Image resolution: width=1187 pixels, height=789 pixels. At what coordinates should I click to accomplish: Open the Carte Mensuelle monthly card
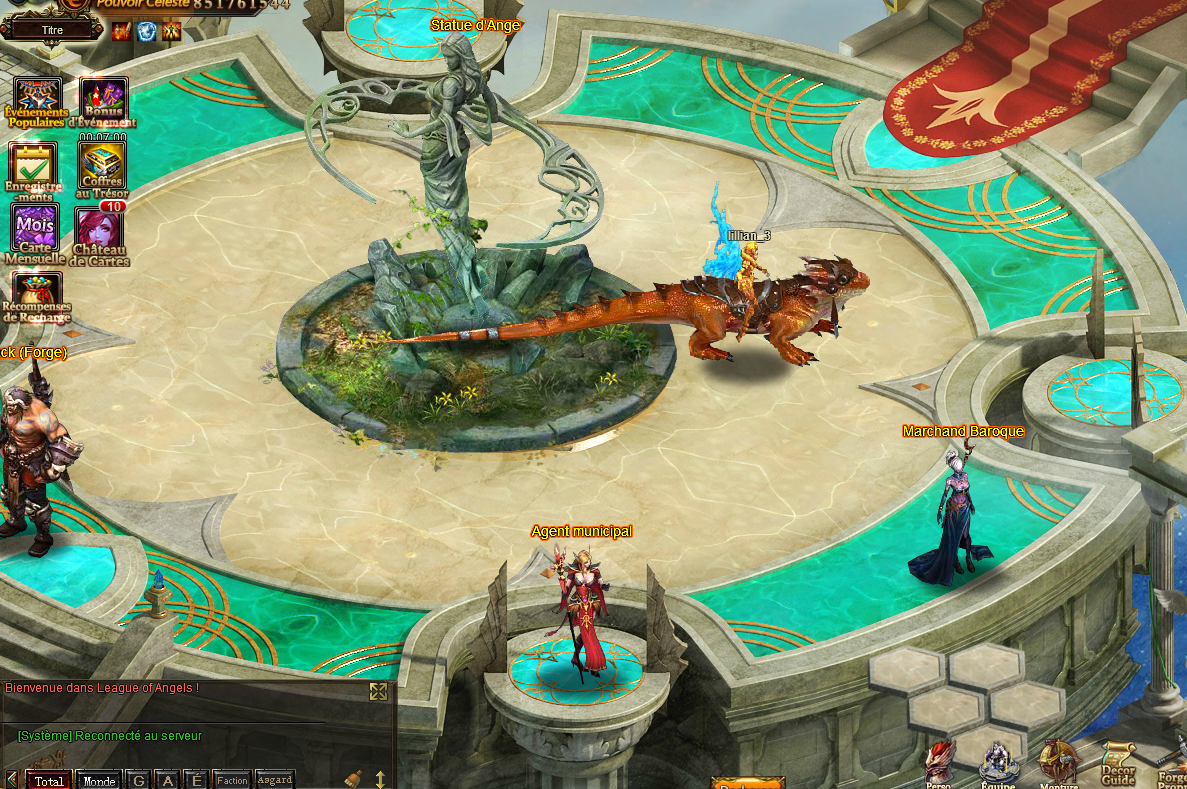point(35,229)
